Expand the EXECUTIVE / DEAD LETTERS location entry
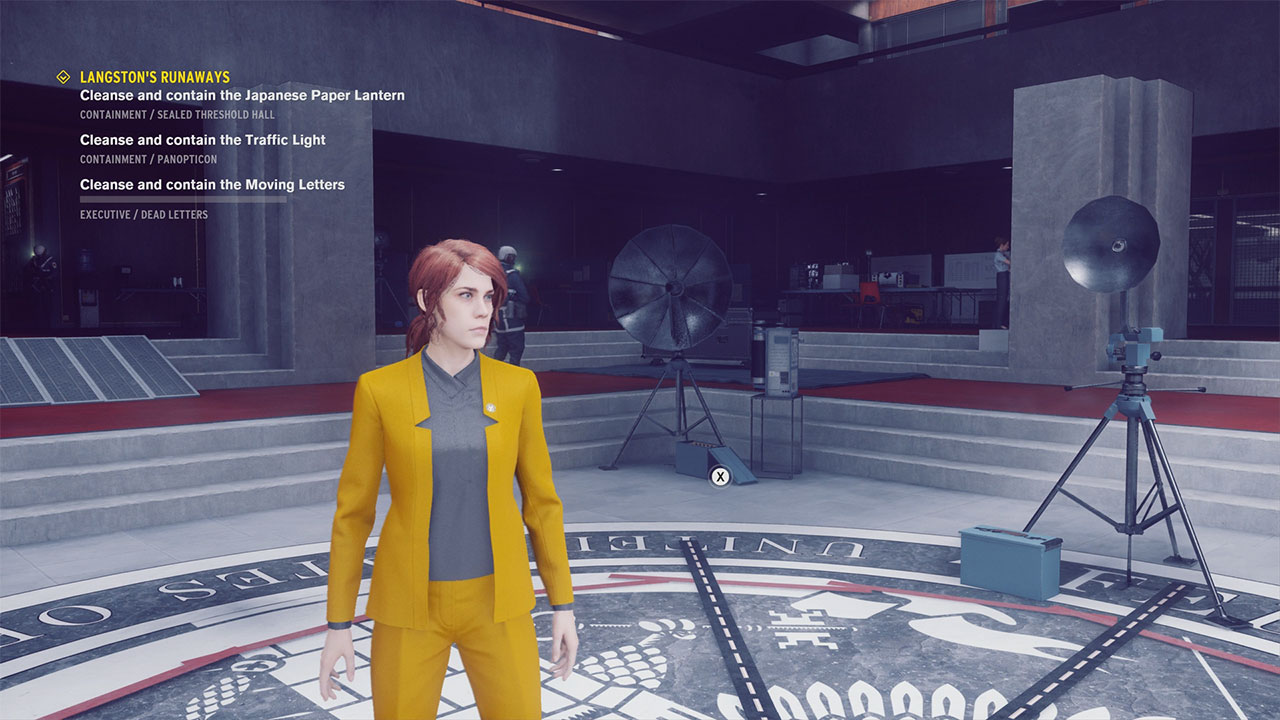This screenshot has height=720, width=1280. [143, 214]
